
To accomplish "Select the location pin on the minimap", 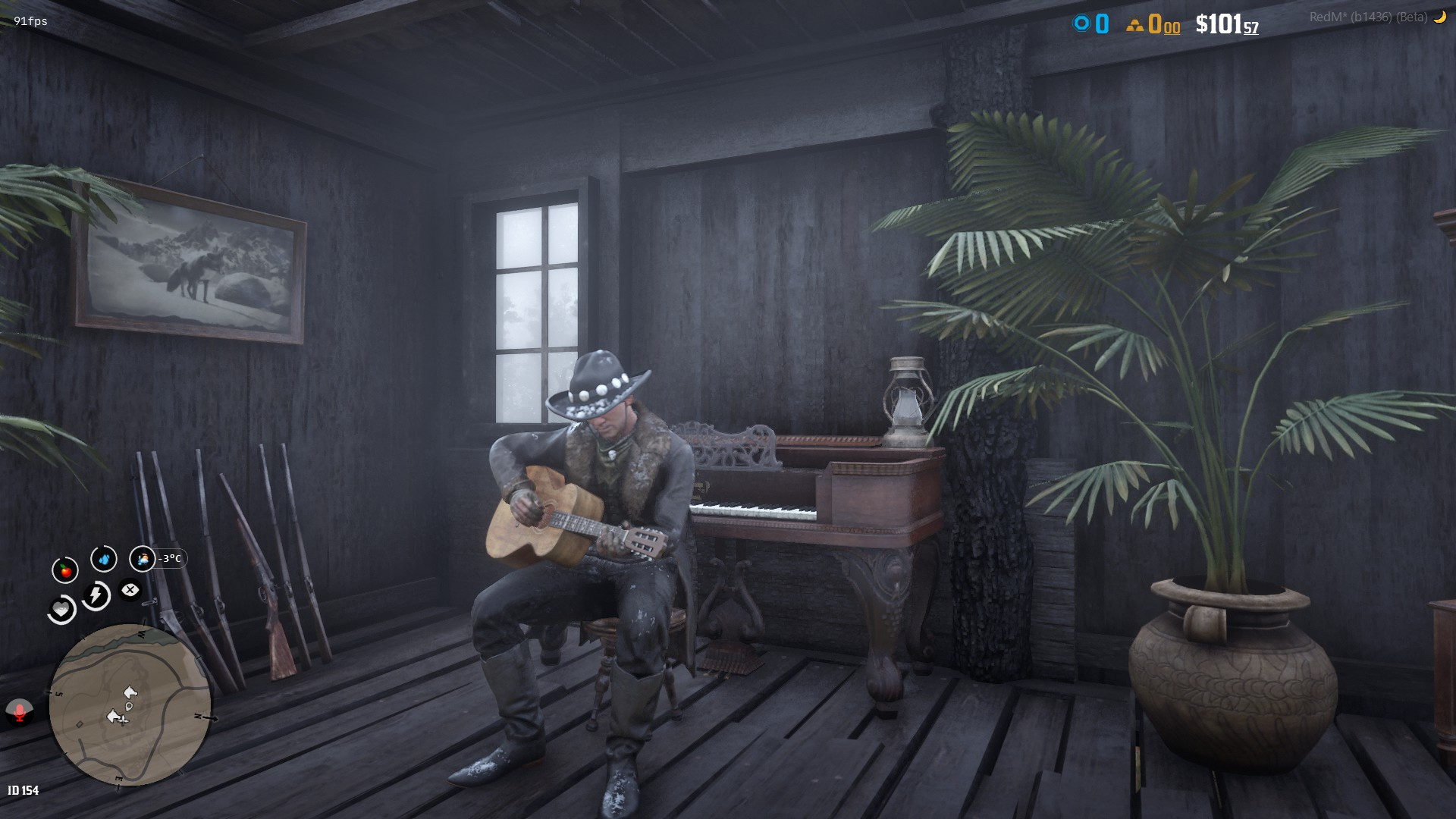I will (129, 706).
